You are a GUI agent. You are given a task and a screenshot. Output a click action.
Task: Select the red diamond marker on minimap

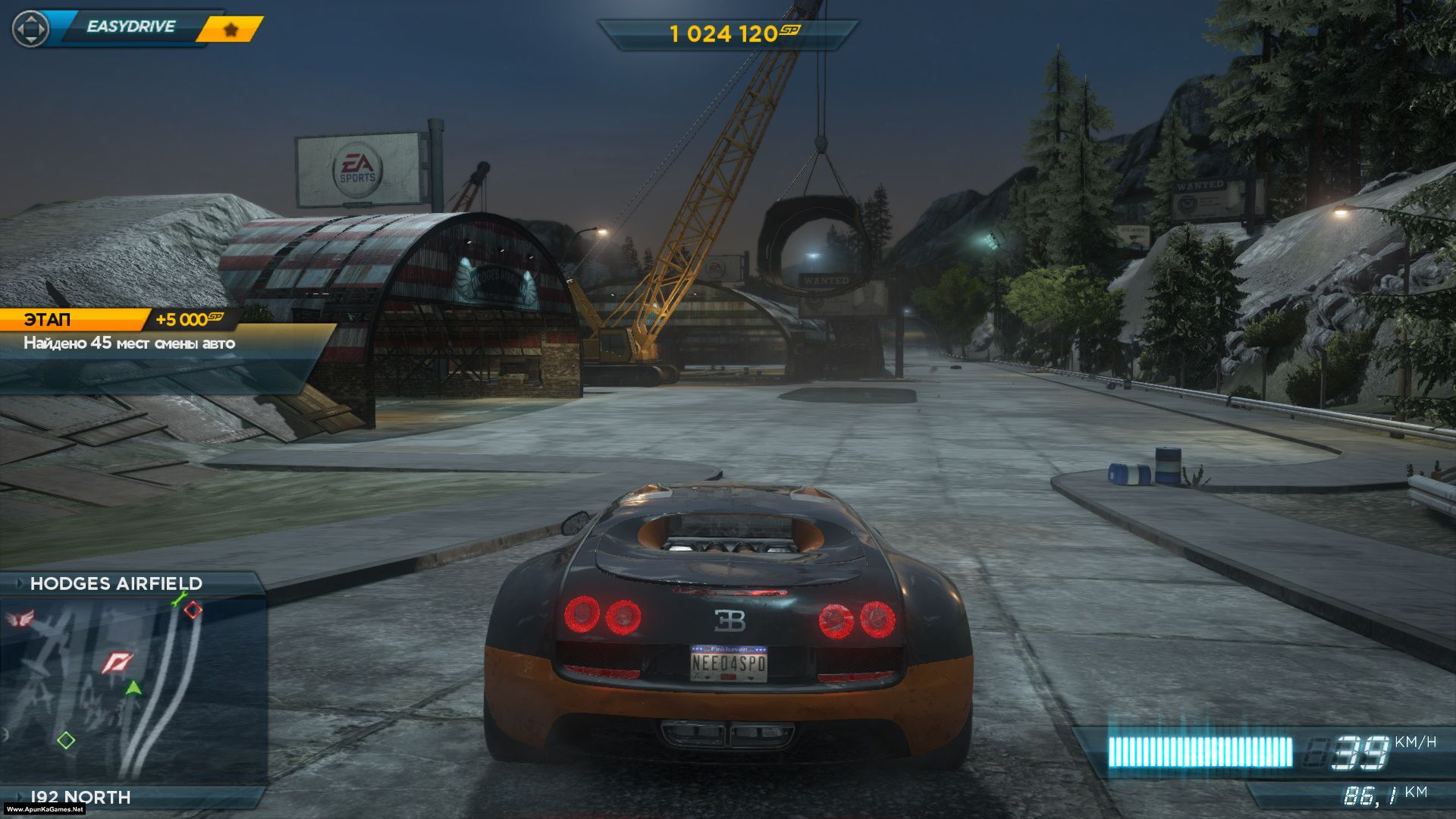(x=193, y=610)
